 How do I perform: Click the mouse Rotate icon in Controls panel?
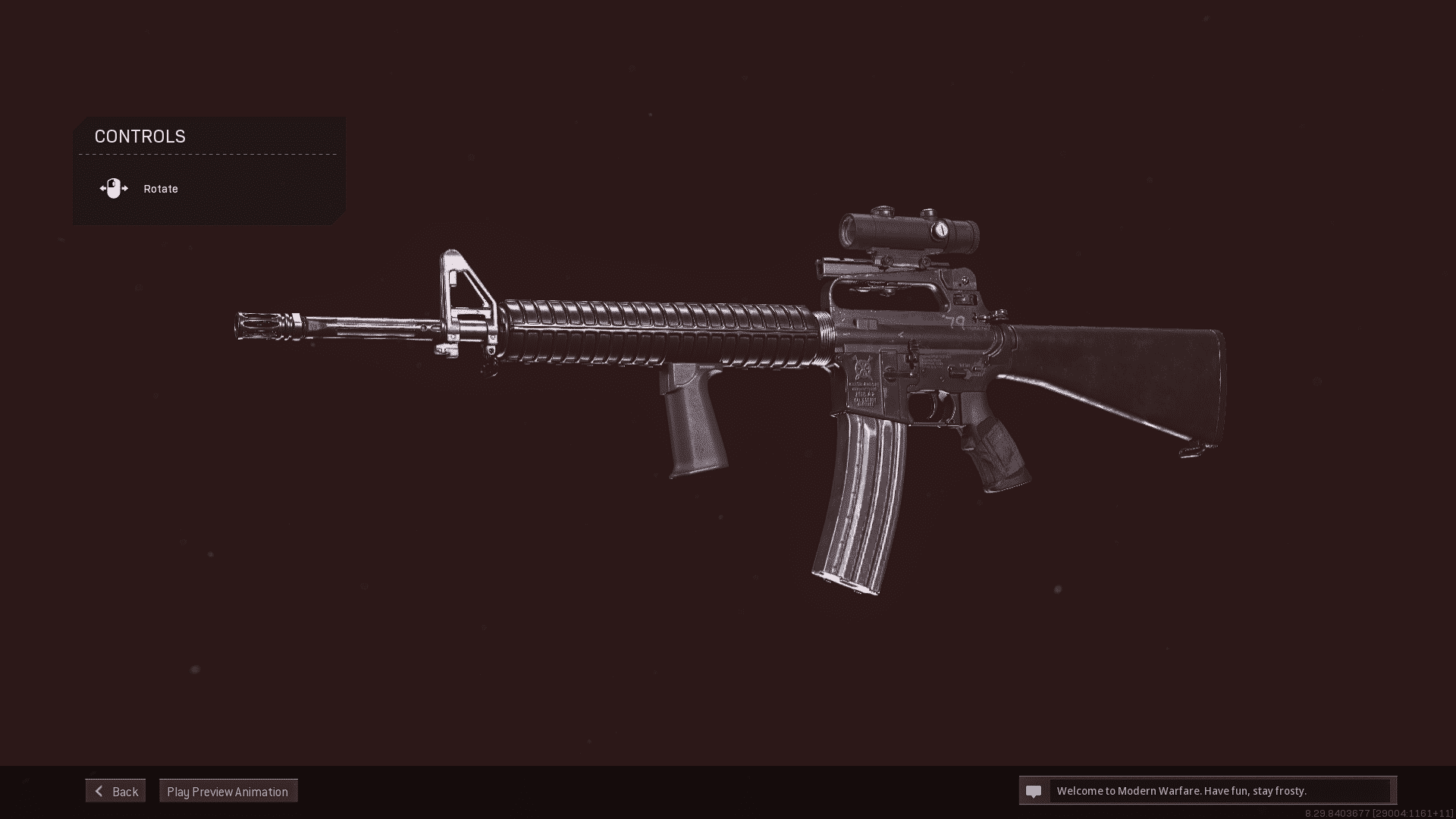coord(115,188)
